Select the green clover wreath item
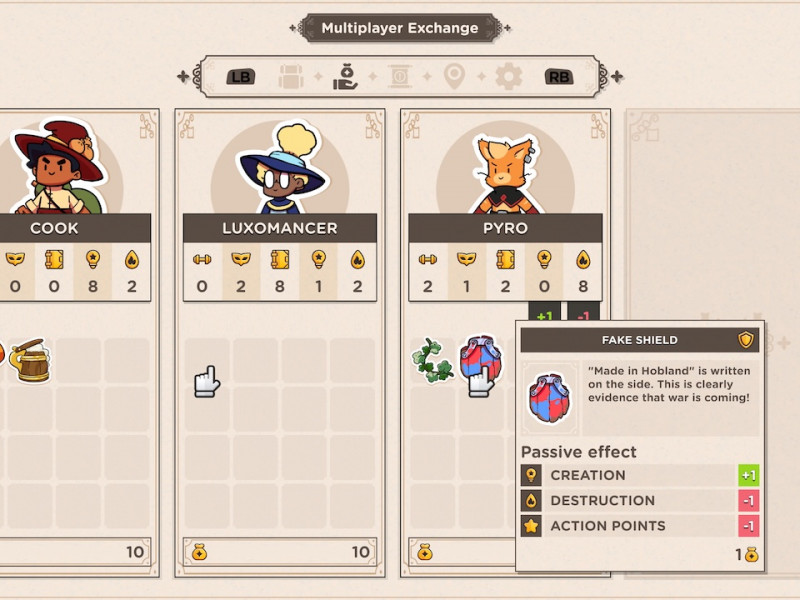 click(433, 360)
